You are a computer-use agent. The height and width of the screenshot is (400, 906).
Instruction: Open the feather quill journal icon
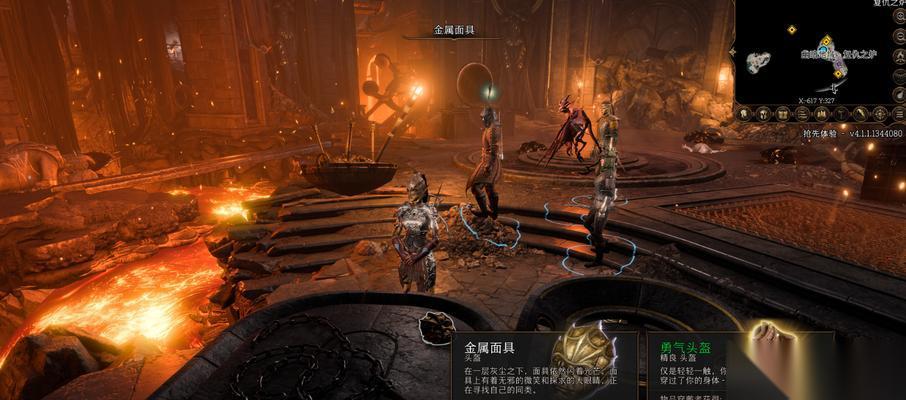click(x=861, y=114)
